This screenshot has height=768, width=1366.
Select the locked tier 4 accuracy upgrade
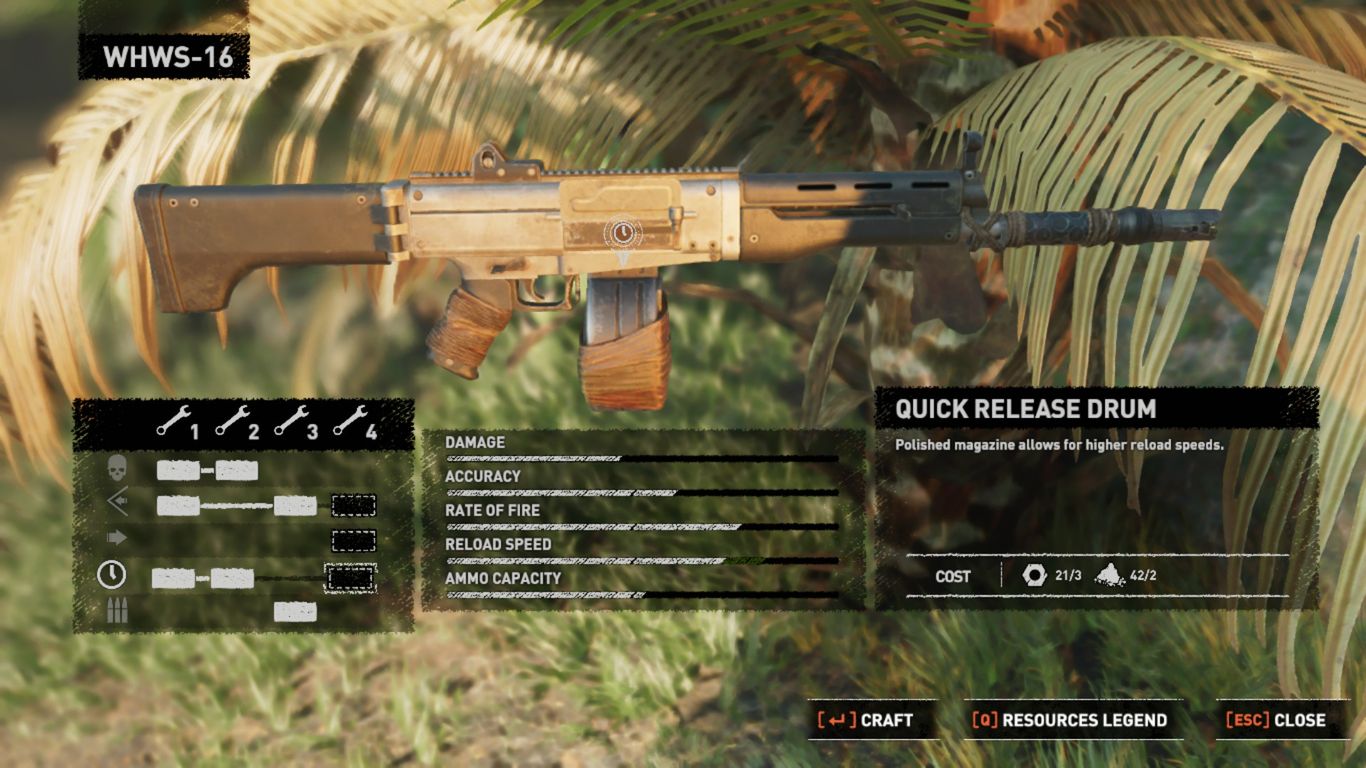click(354, 505)
